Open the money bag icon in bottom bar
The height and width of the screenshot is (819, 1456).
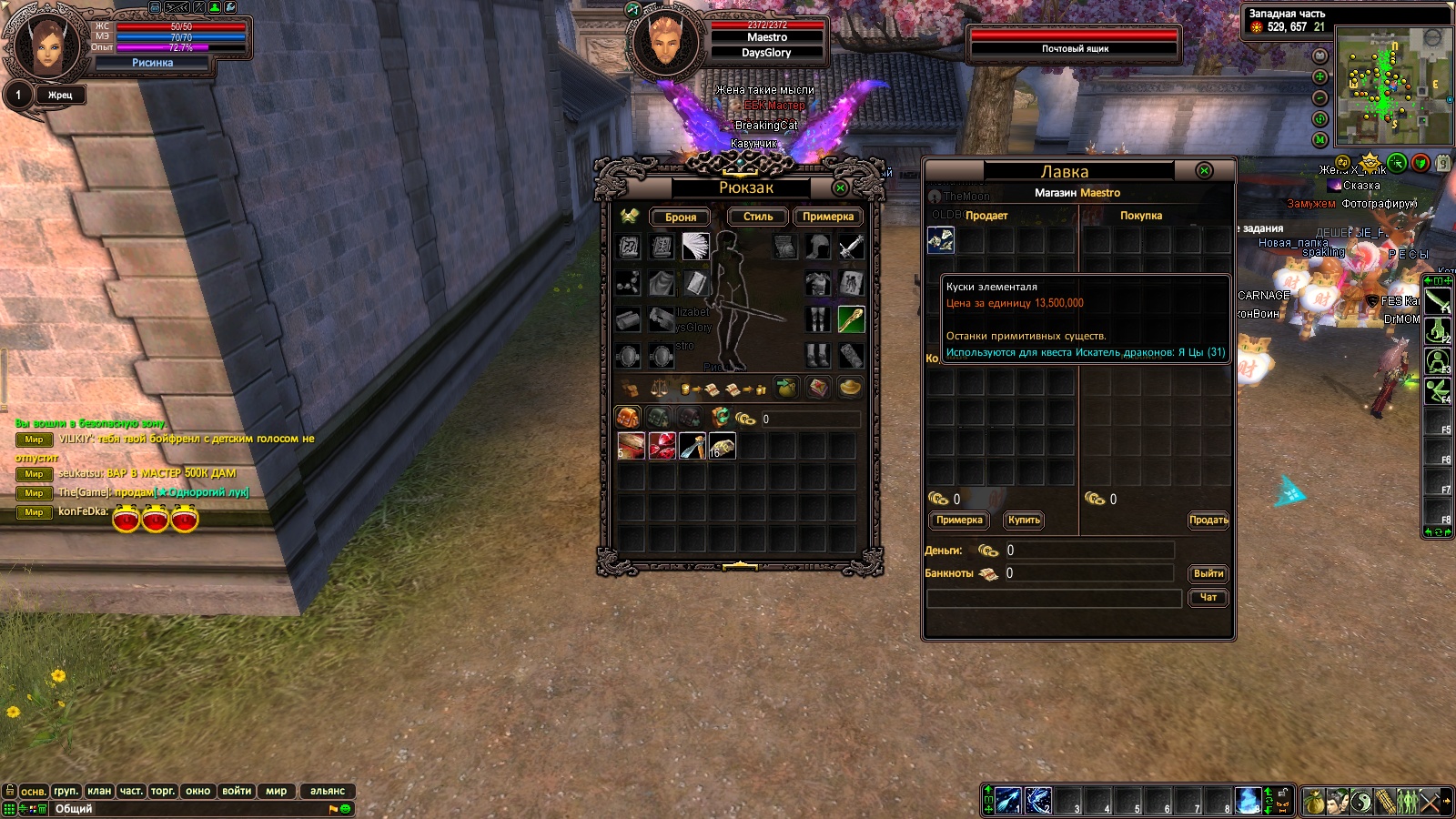click(x=1313, y=801)
